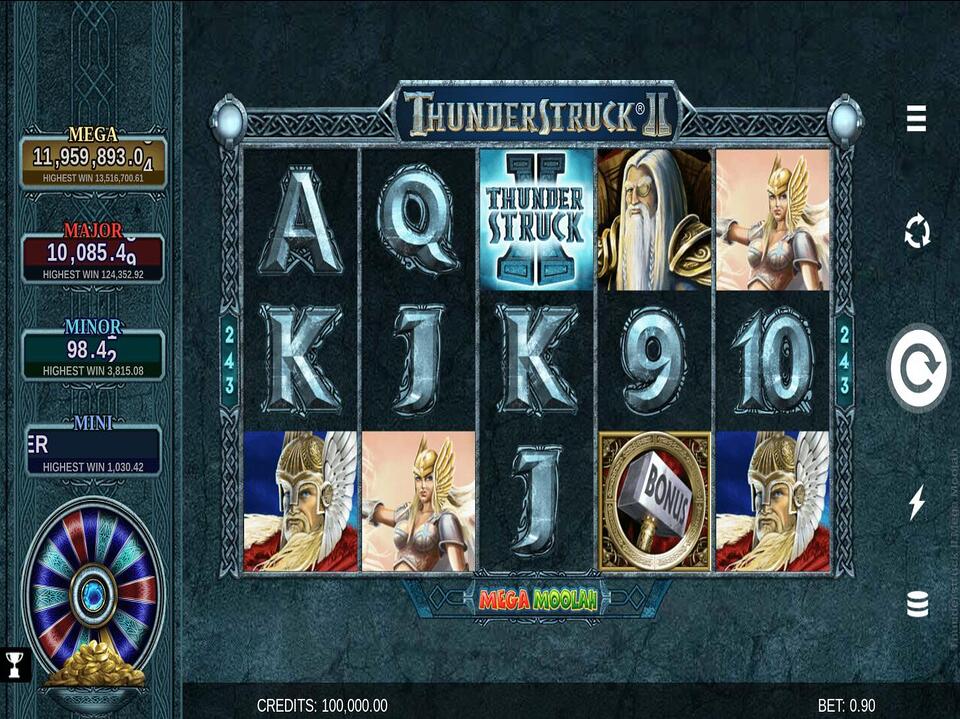Spin the reels with the main spin button
960x719 pixels.
click(918, 368)
